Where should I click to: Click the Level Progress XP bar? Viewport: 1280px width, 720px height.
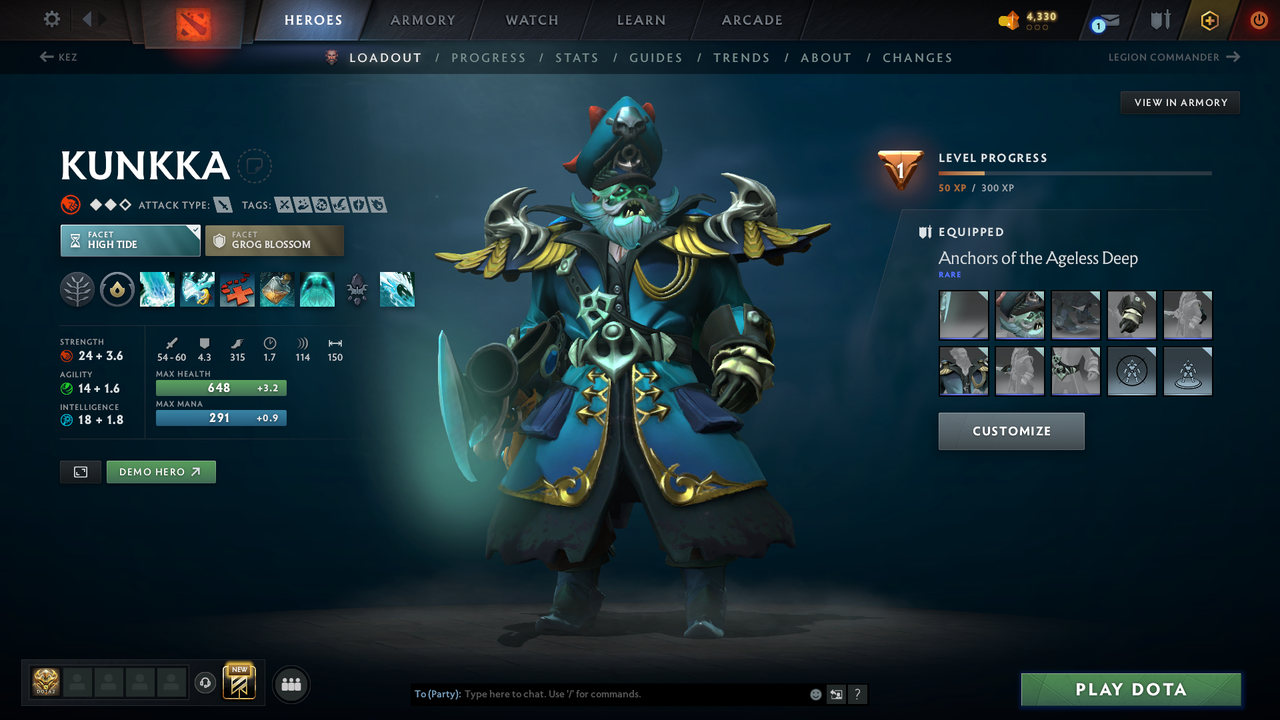pos(1075,172)
